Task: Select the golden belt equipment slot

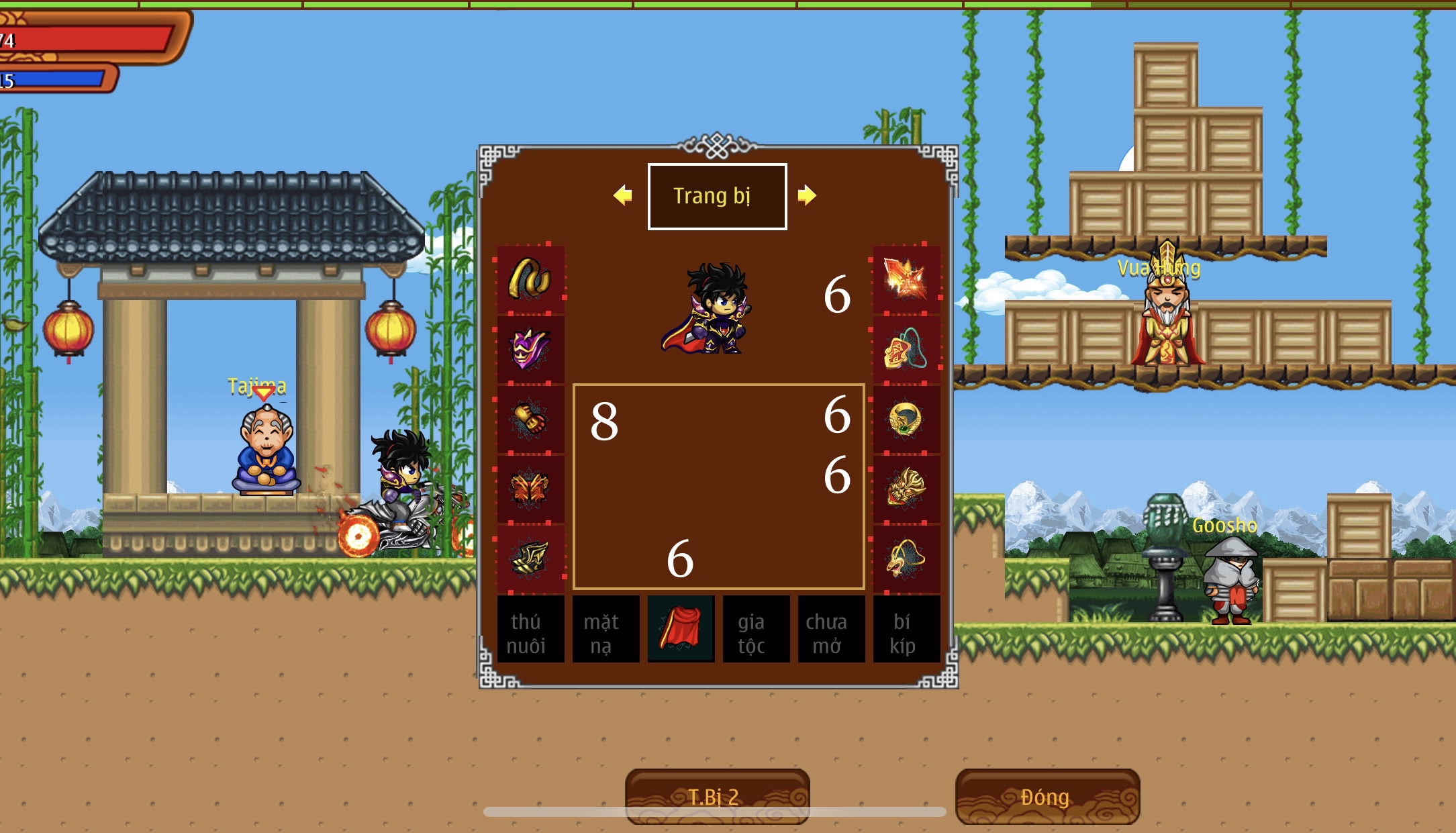Action: tap(530, 279)
